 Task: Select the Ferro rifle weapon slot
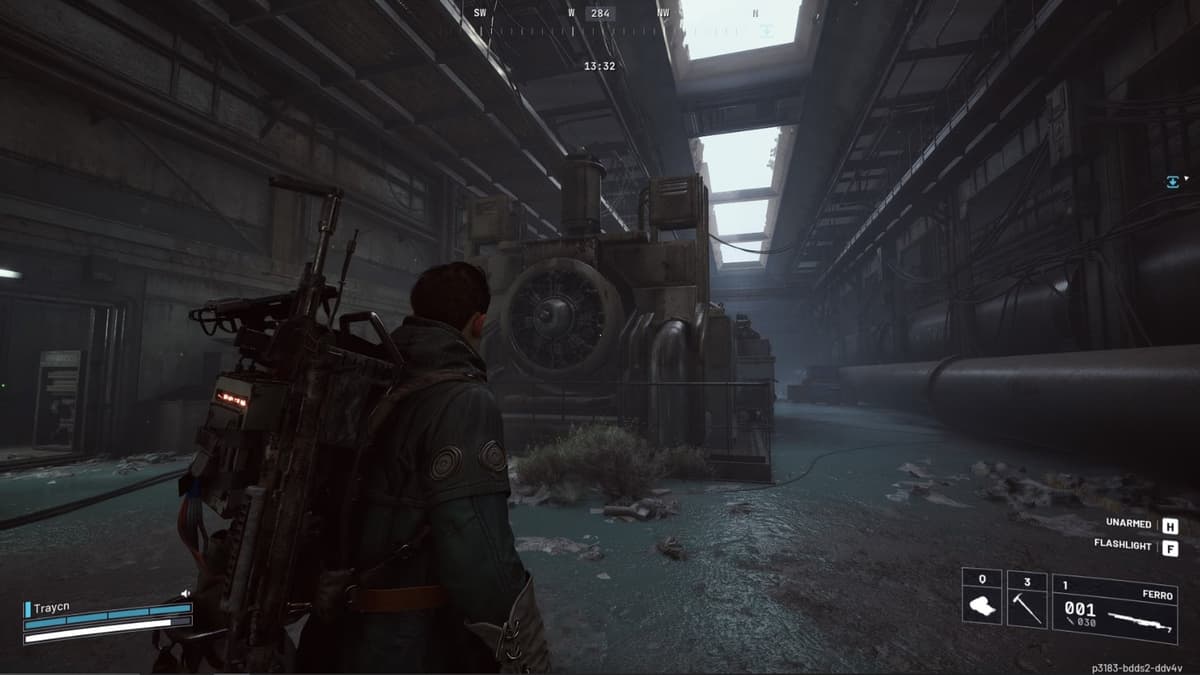[x=1113, y=608]
